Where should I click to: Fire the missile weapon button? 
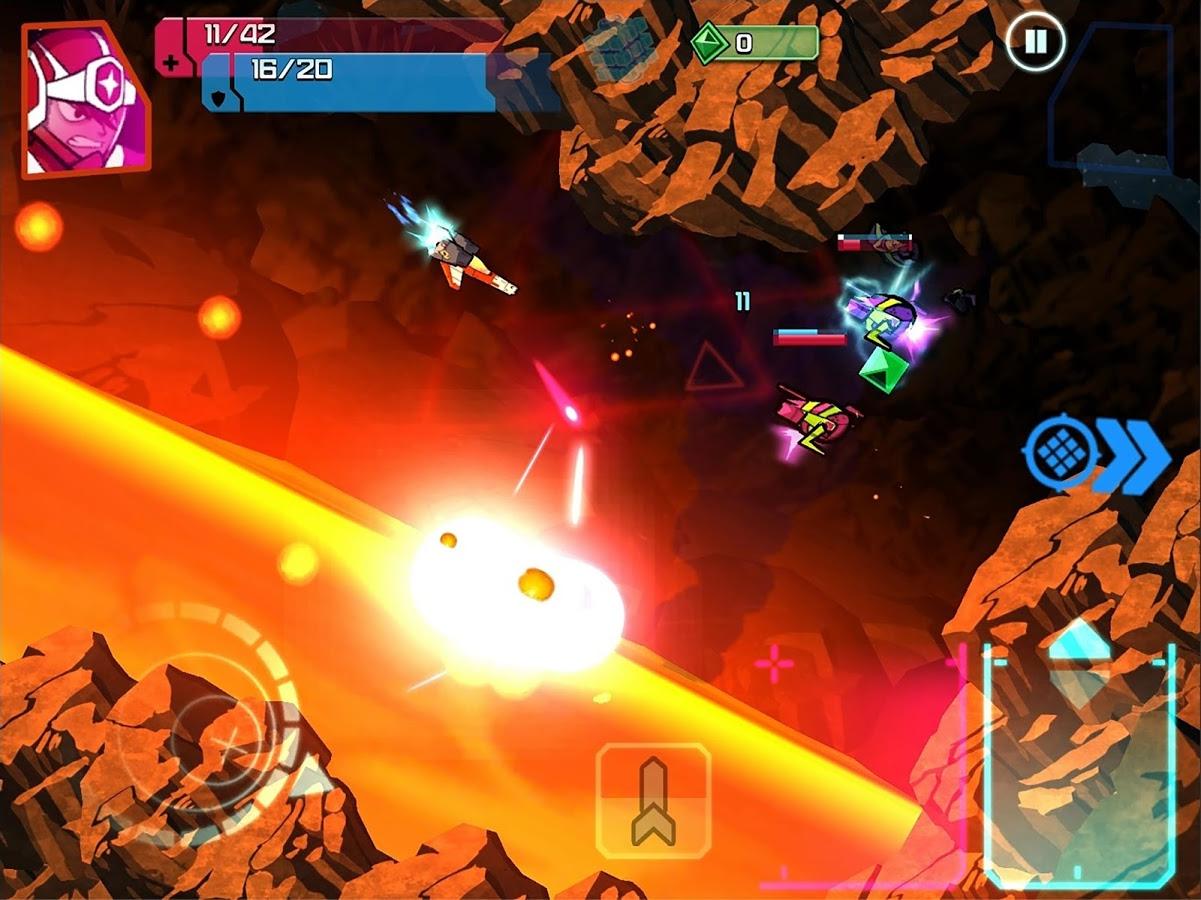pos(653,800)
